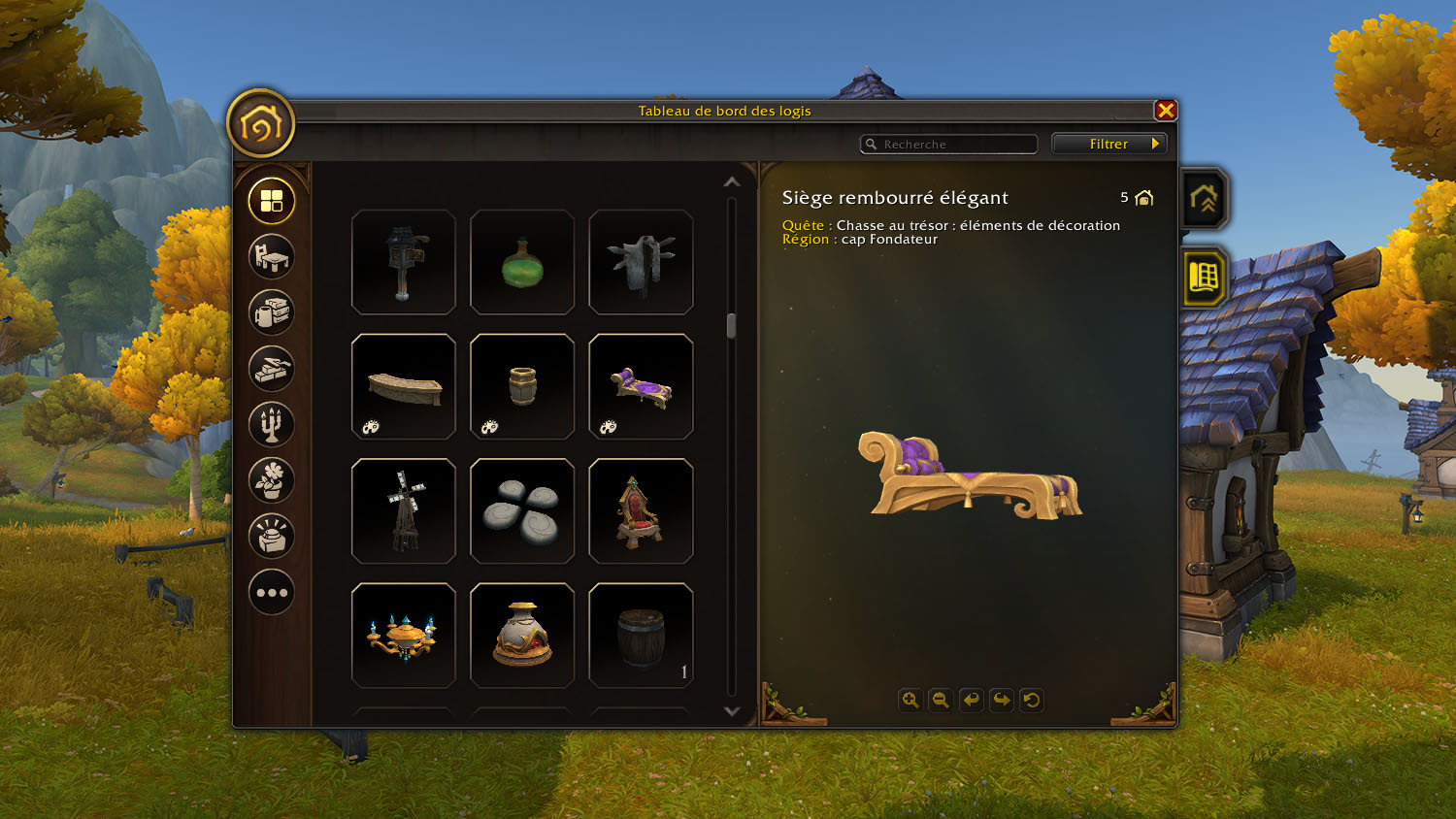The width and height of the screenshot is (1456, 819).
Task: Choose the grey stepping stones item
Action: tap(522, 510)
